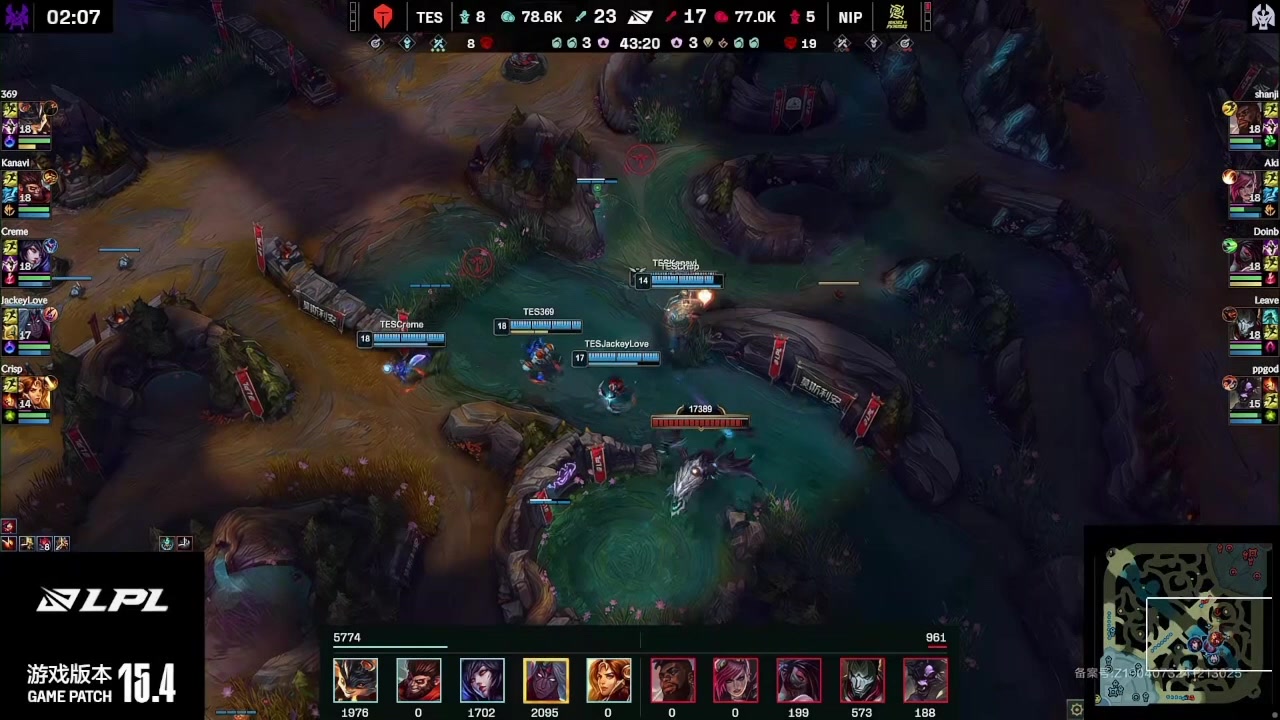Click the NIP team logo

coord(897,16)
